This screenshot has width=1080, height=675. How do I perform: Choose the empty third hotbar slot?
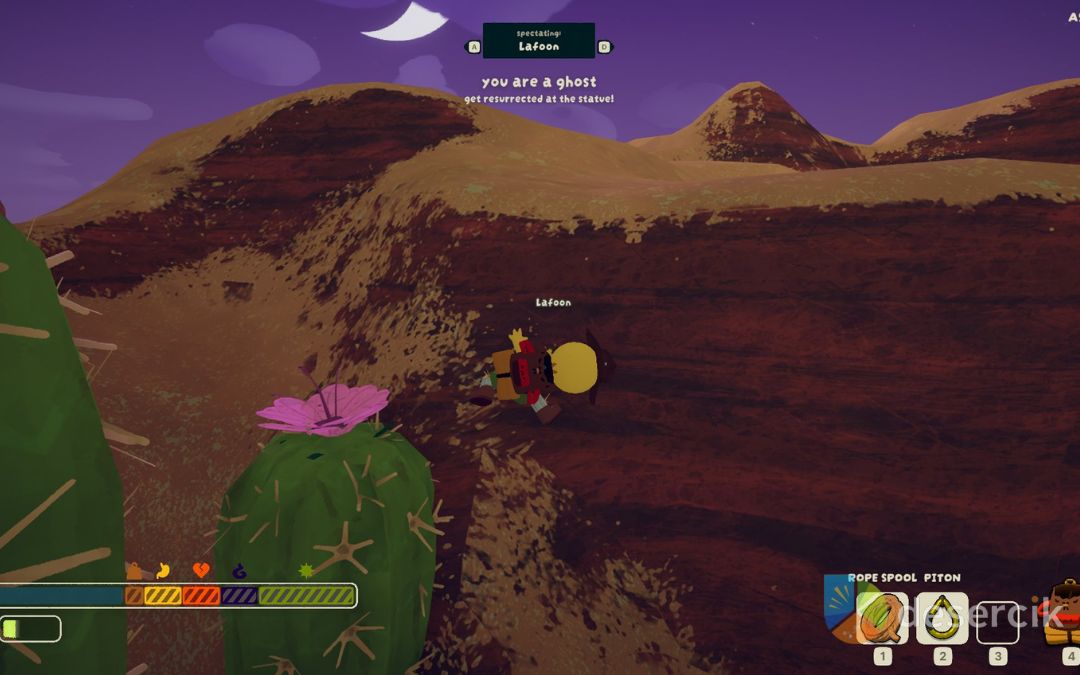pyautogui.click(x=997, y=622)
